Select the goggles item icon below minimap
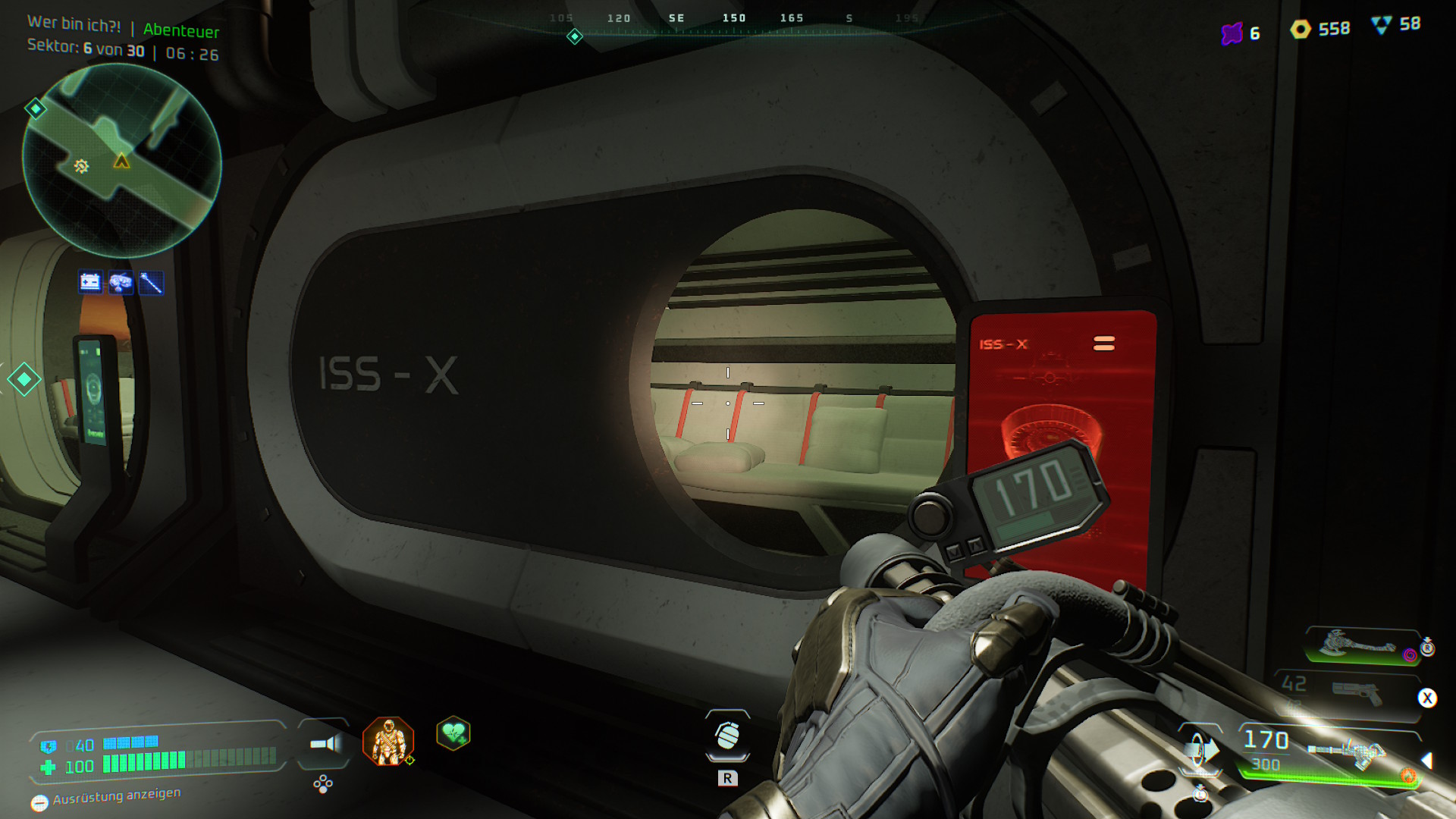1456x819 pixels. point(121,283)
